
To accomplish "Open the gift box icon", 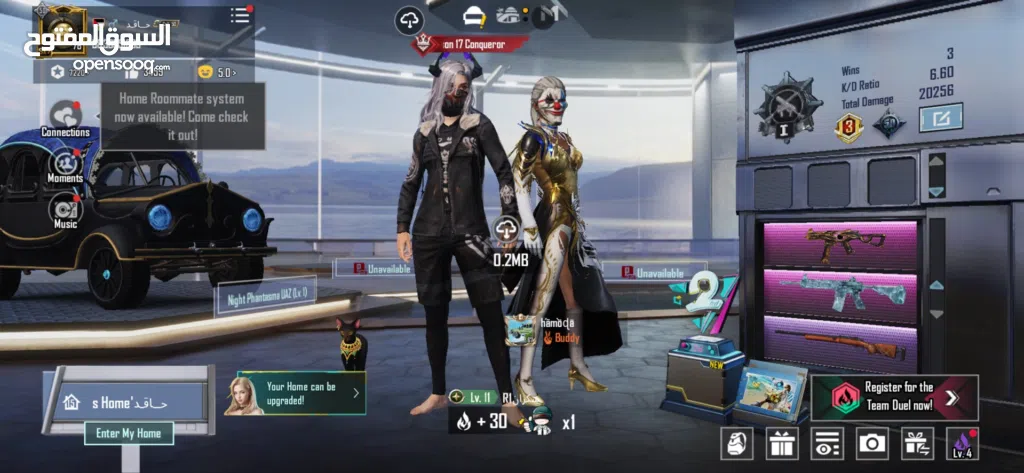I will tap(782, 442).
